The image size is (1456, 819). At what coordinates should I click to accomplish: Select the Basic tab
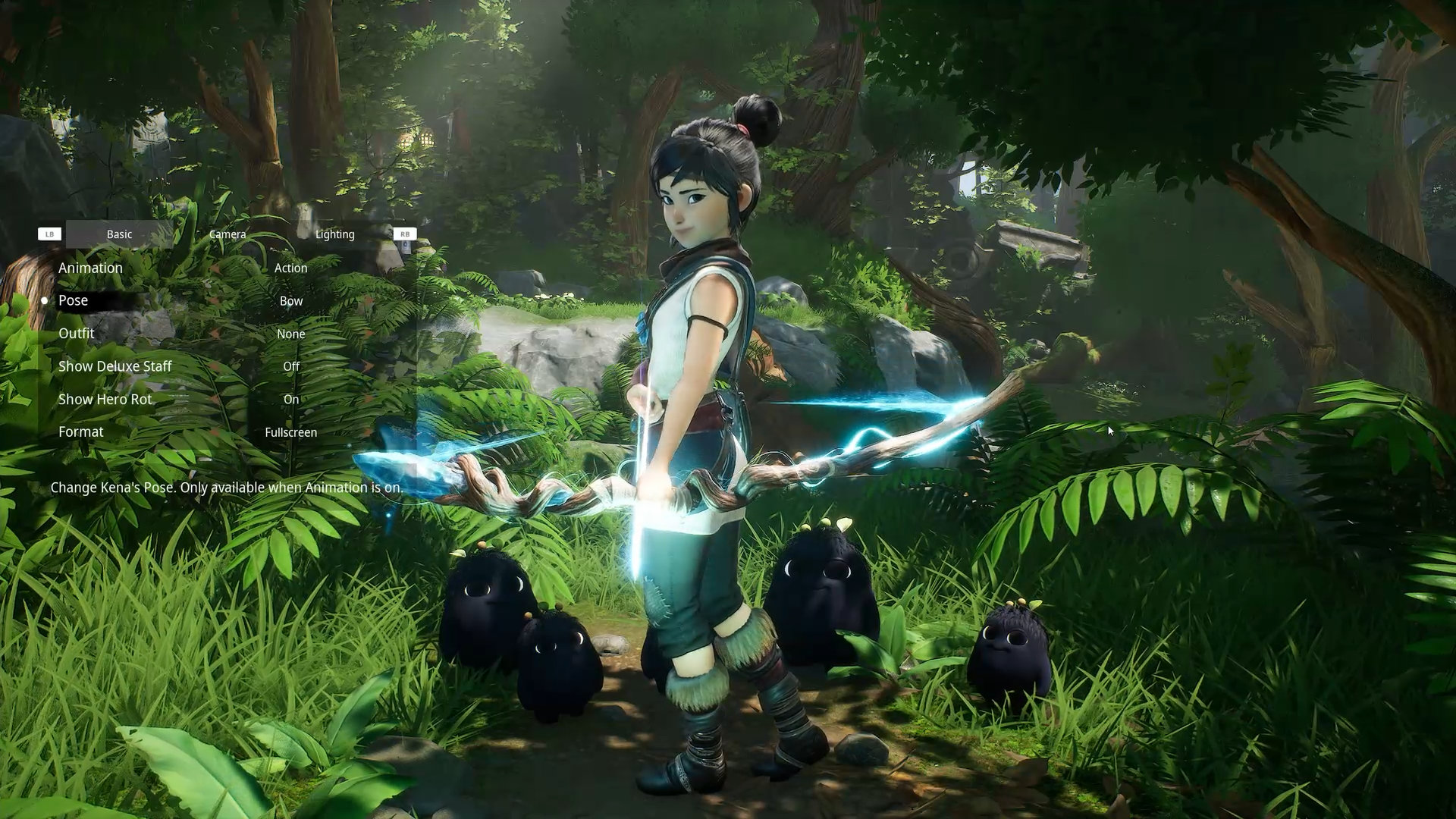click(x=119, y=234)
